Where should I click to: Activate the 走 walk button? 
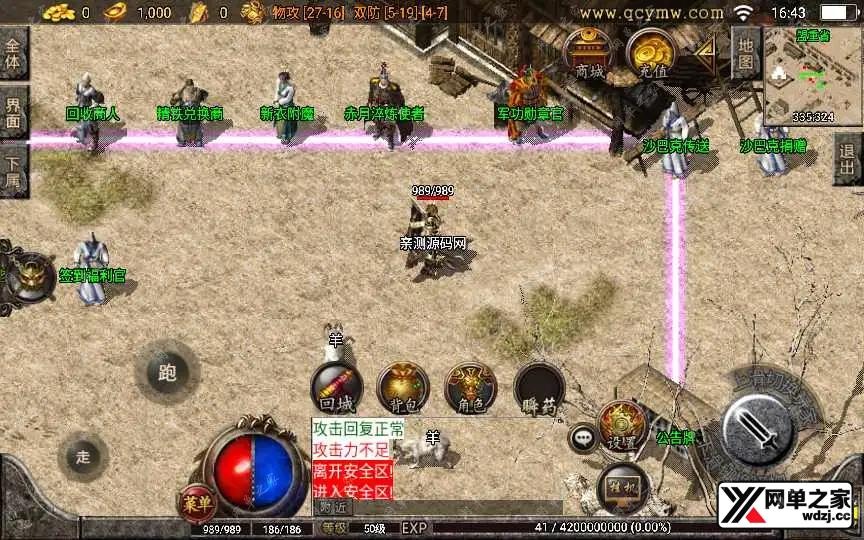tap(83, 457)
